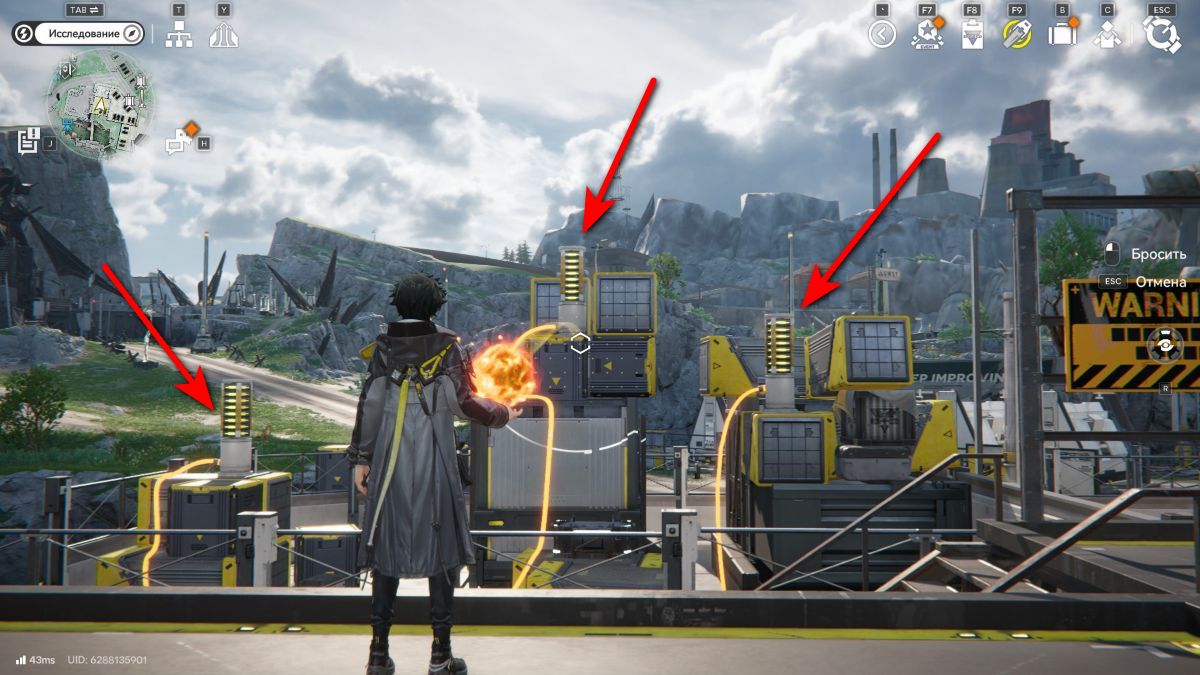The image size is (1200, 675).
Task: Open the converging arrows road icon
Action: click(x=223, y=36)
